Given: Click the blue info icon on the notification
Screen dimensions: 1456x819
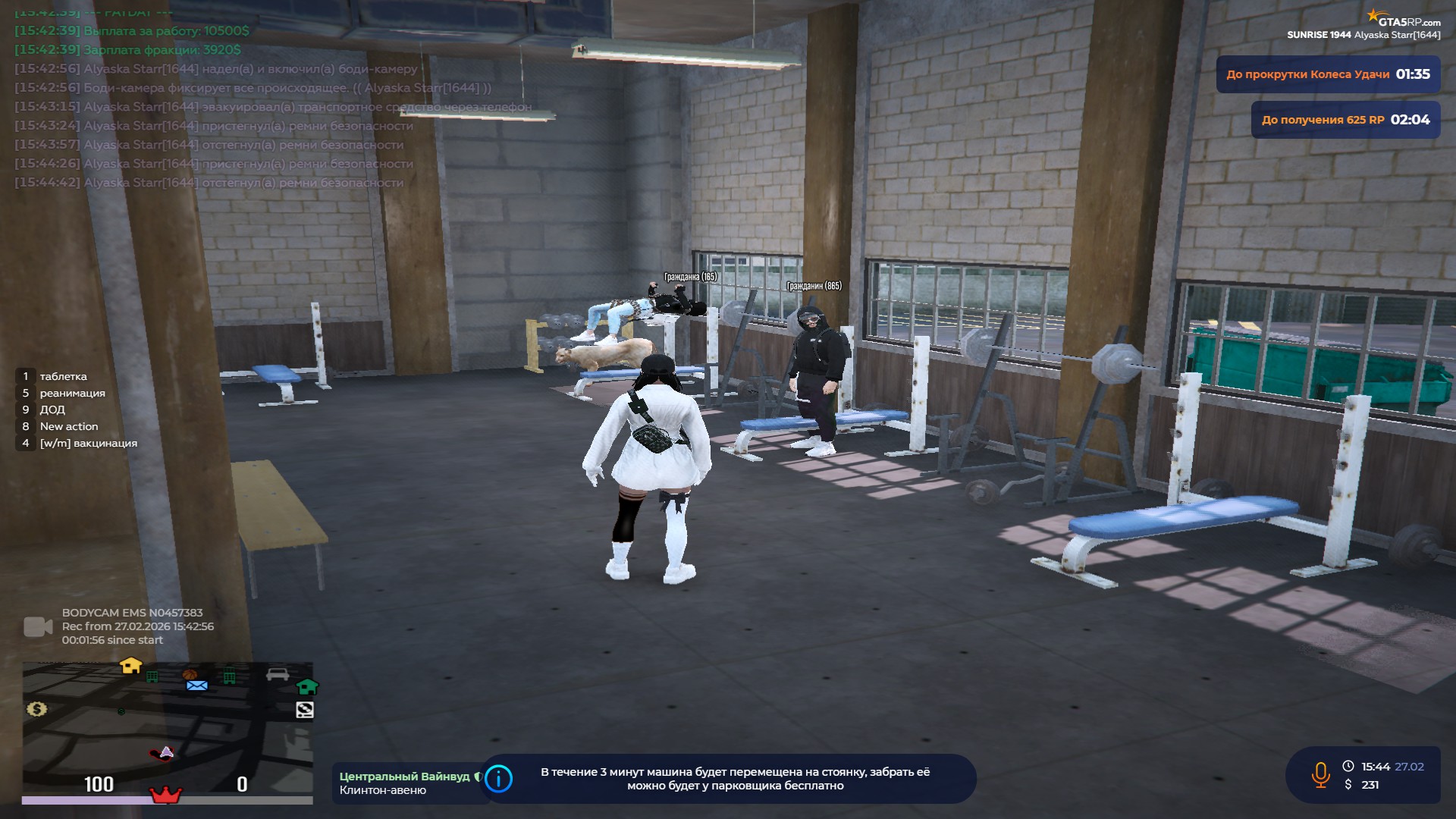Looking at the screenshot, I should pyautogui.click(x=498, y=779).
